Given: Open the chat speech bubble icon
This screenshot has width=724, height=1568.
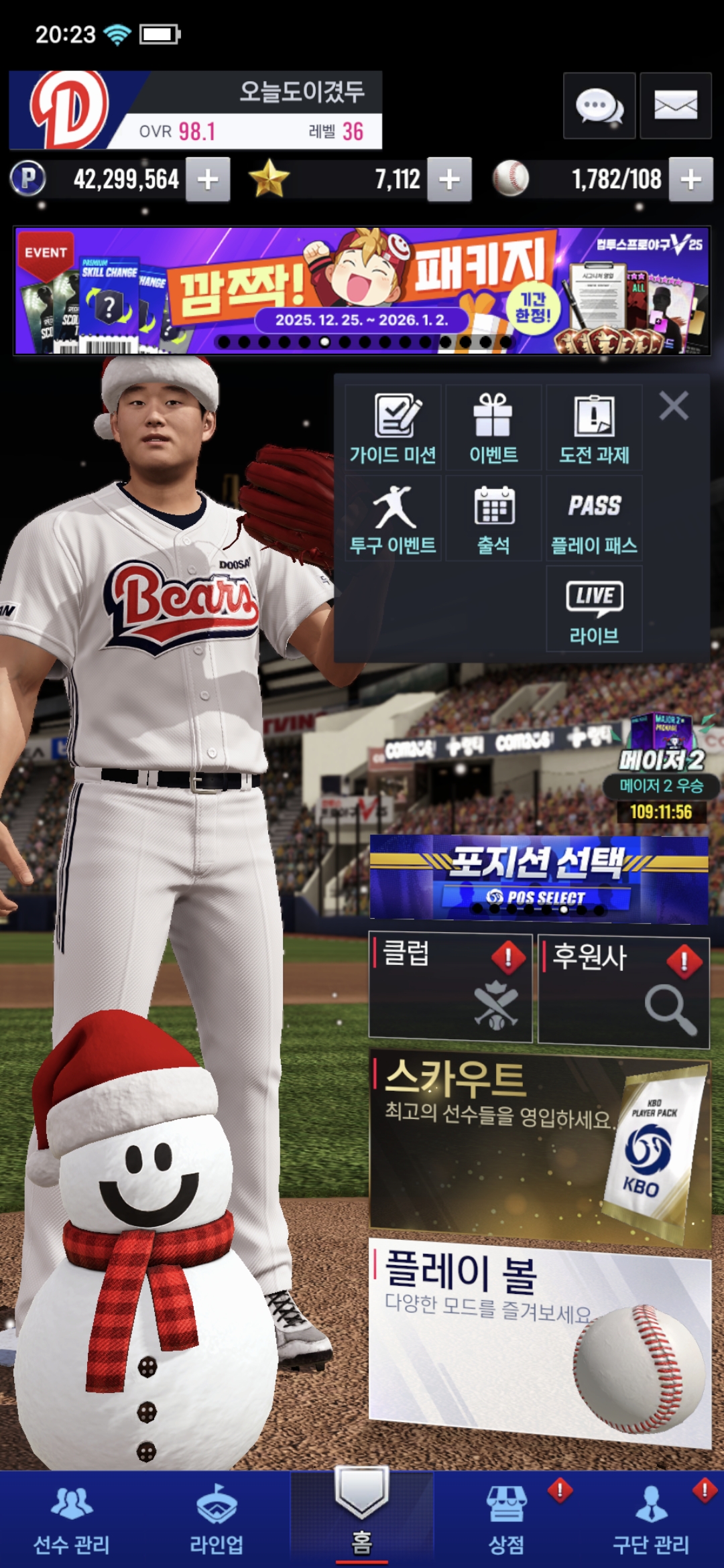Looking at the screenshot, I should click(599, 106).
